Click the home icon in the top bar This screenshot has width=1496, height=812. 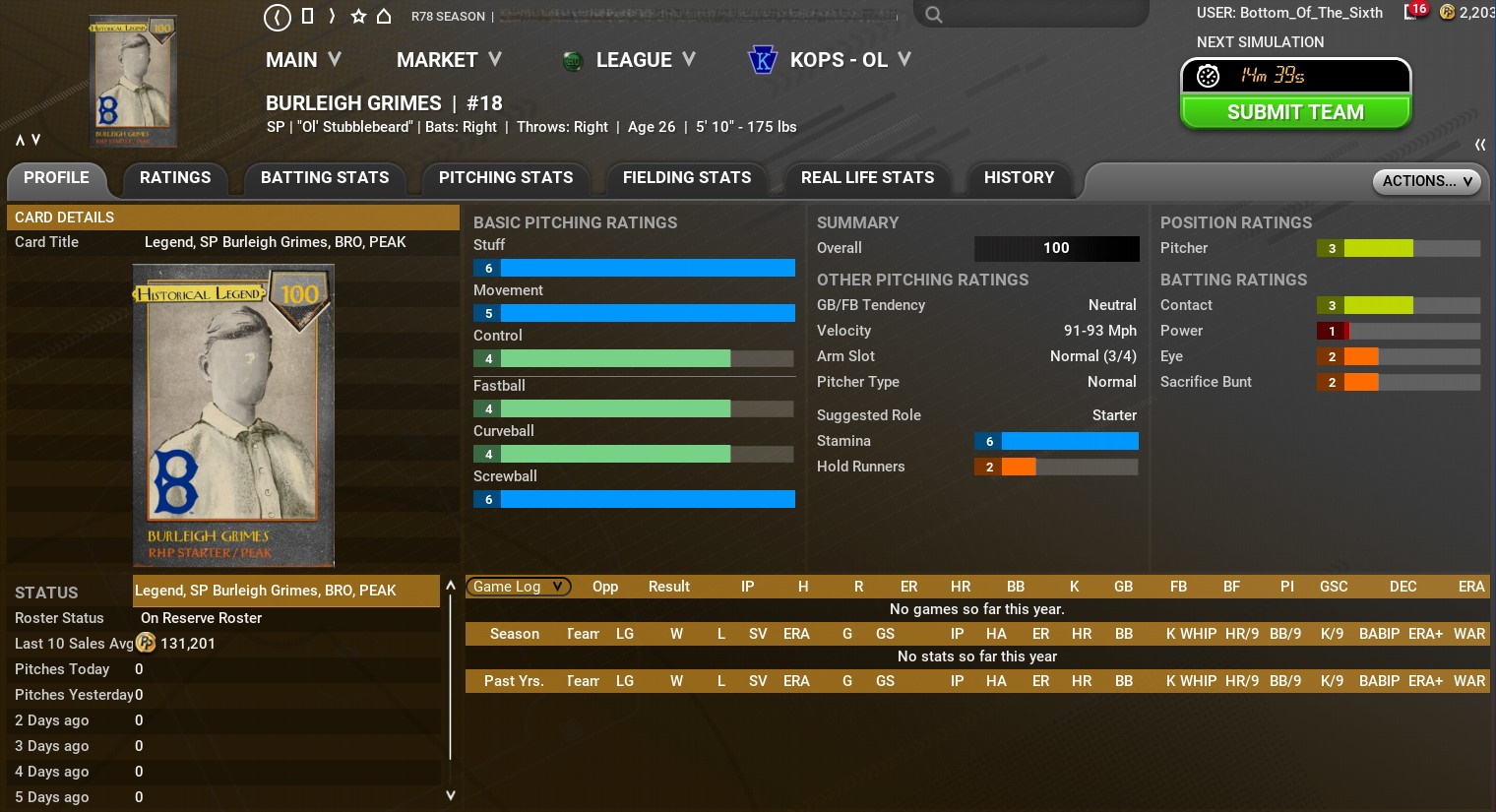point(384,16)
